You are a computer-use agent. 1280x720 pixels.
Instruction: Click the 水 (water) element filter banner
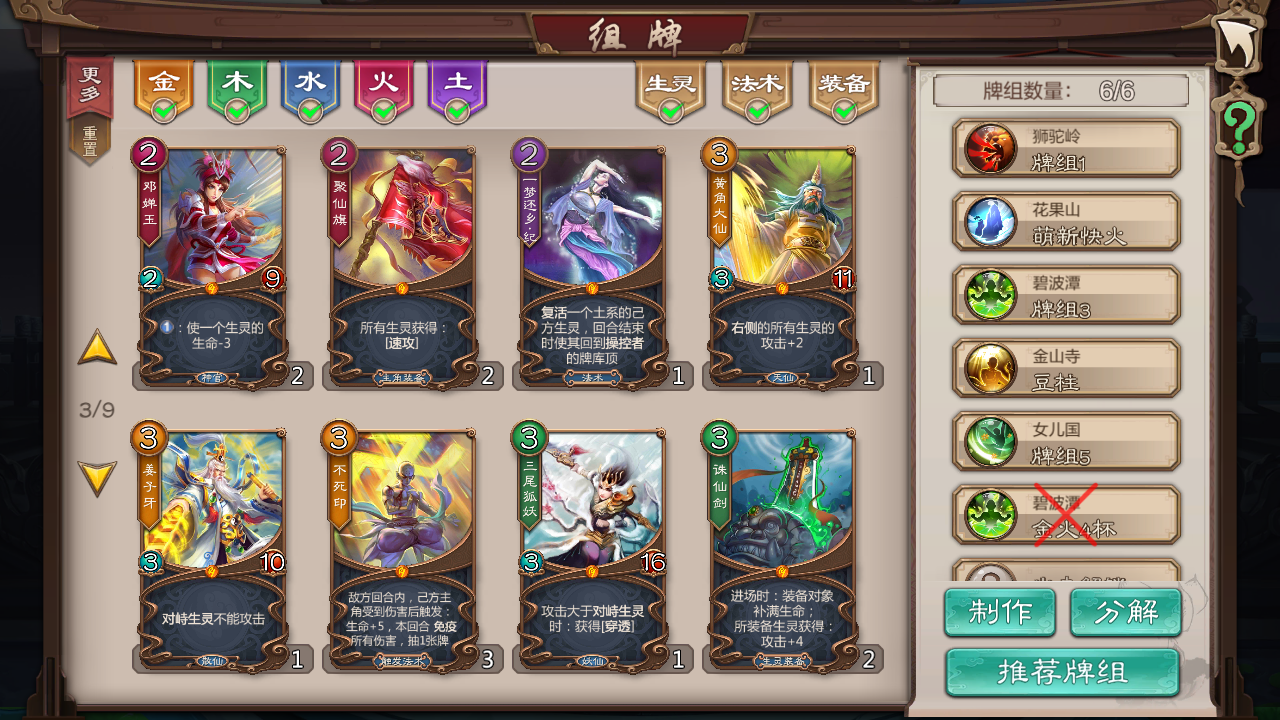click(x=311, y=82)
